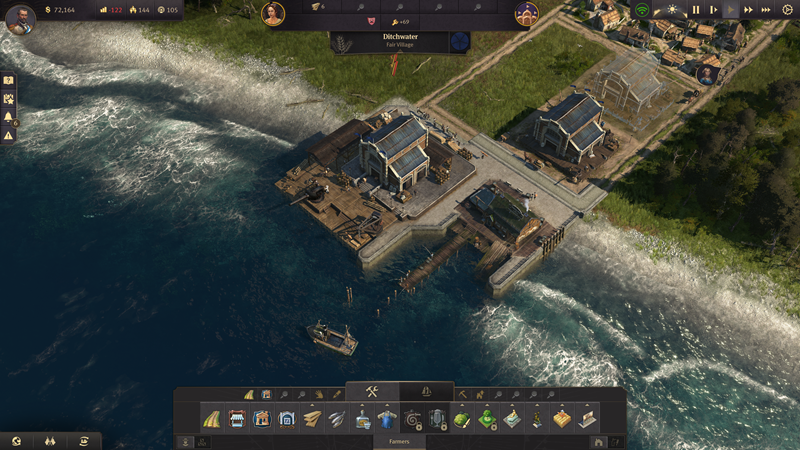Open the woman's portrait in the top bar
Screen dimensions: 800x450
[x=273, y=13]
